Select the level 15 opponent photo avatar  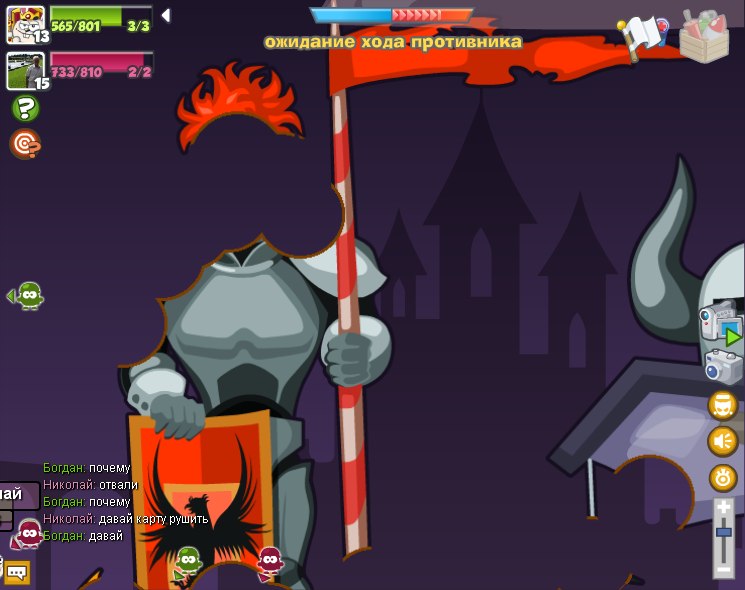(25, 71)
